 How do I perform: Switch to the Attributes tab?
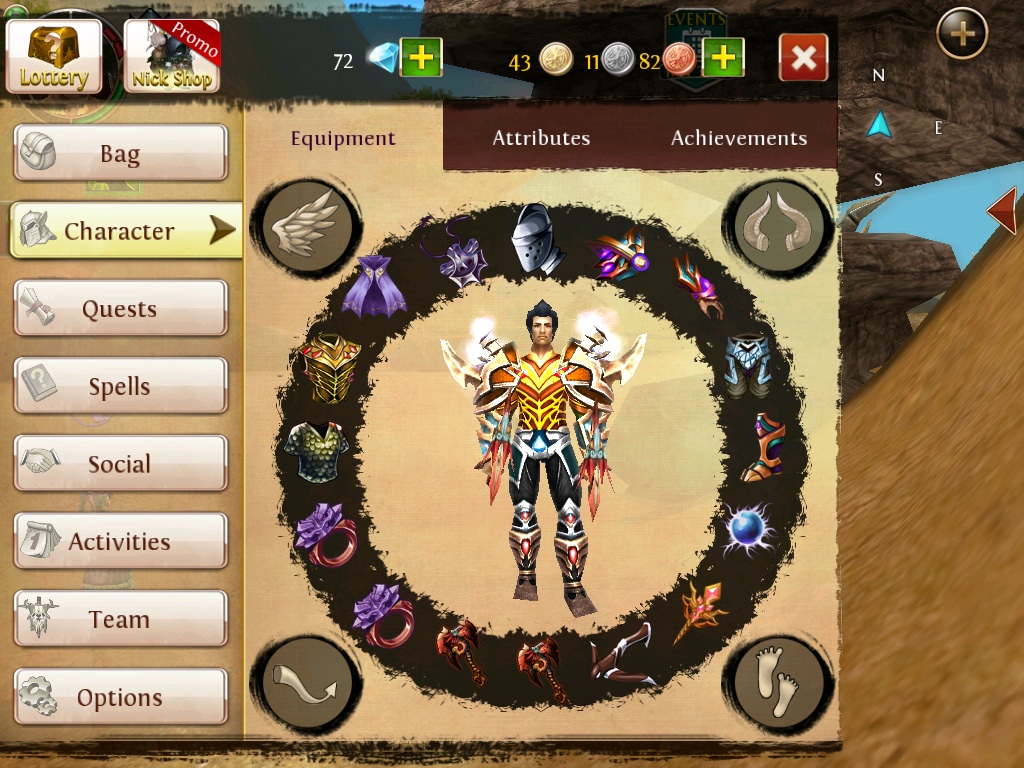pos(541,138)
